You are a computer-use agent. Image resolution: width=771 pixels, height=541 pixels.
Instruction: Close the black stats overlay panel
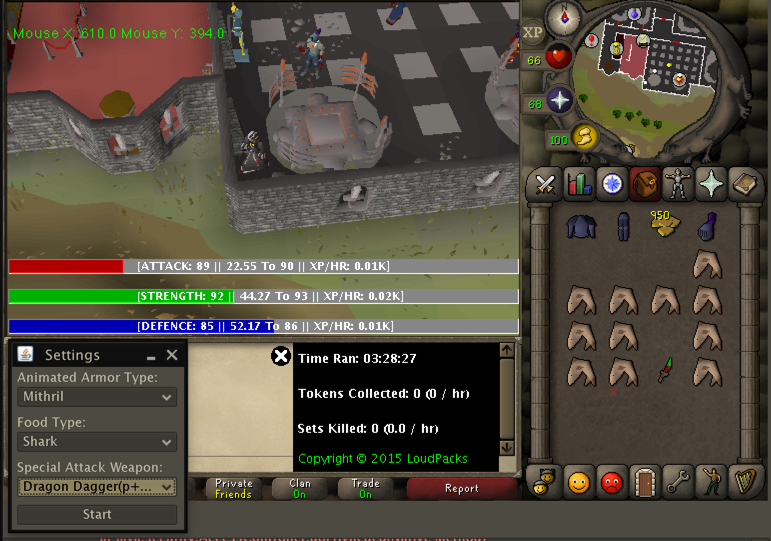point(281,356)
